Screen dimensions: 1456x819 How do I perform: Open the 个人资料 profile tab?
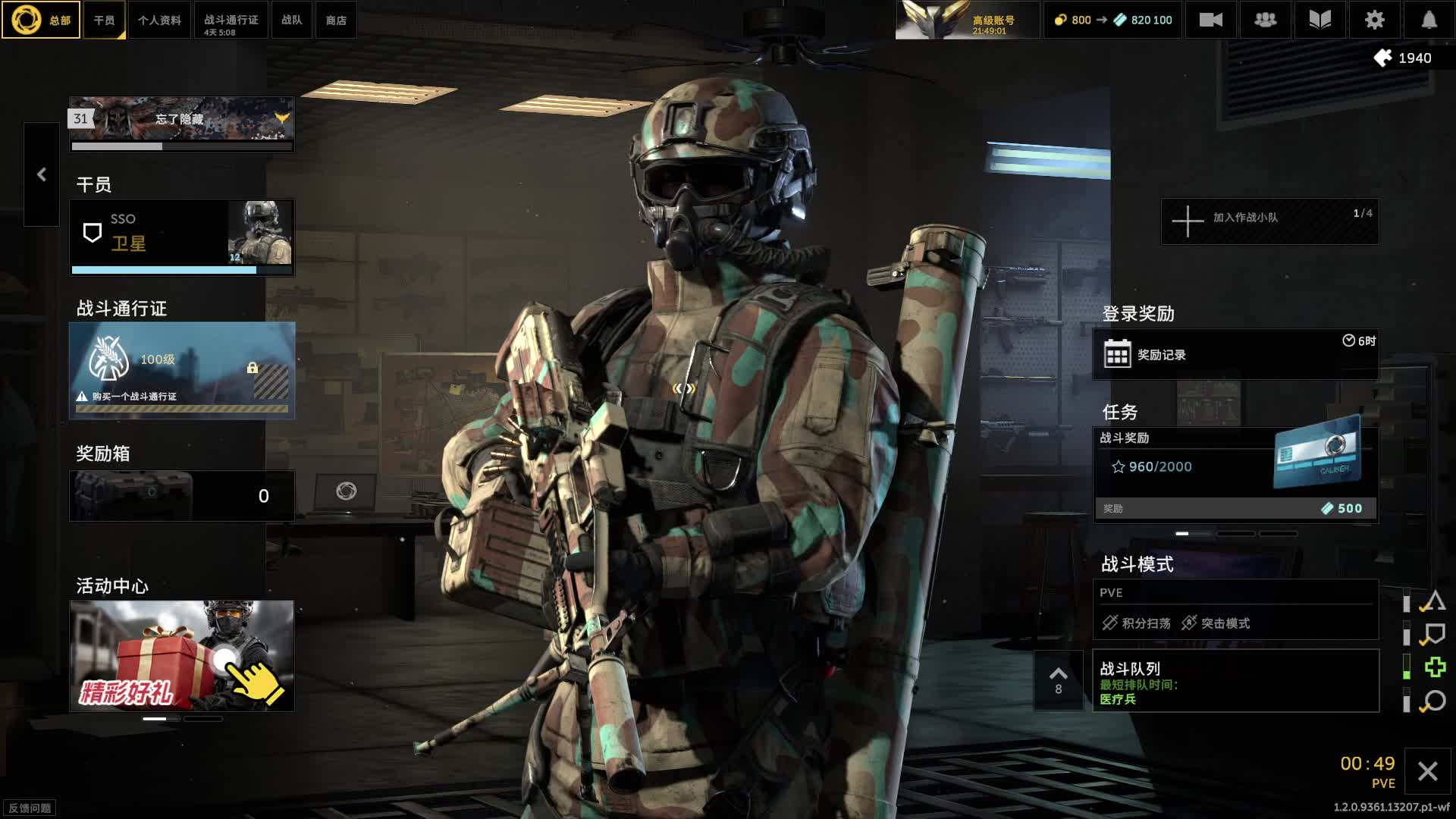(159, 20)
